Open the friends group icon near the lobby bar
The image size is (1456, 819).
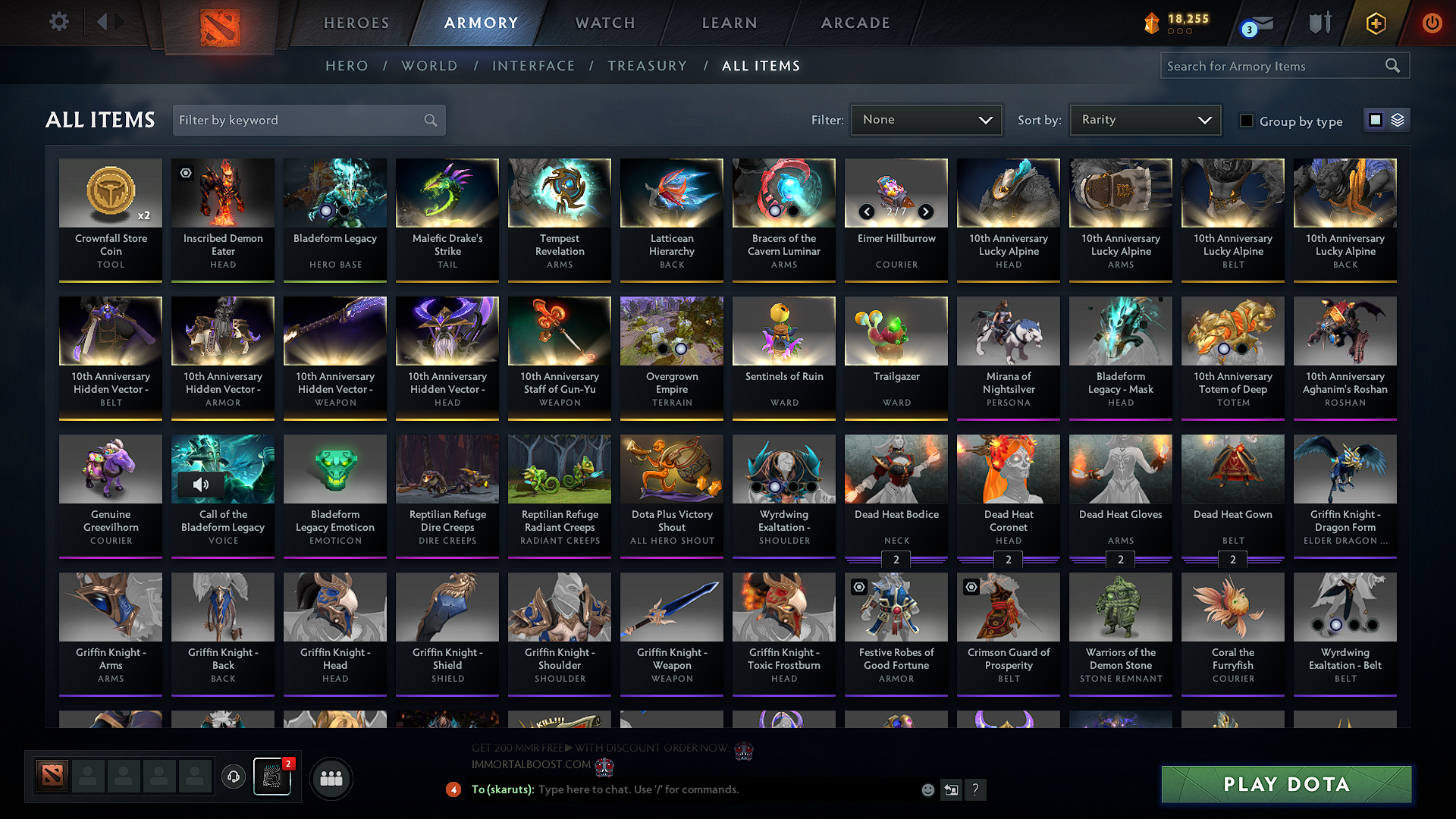331,778
